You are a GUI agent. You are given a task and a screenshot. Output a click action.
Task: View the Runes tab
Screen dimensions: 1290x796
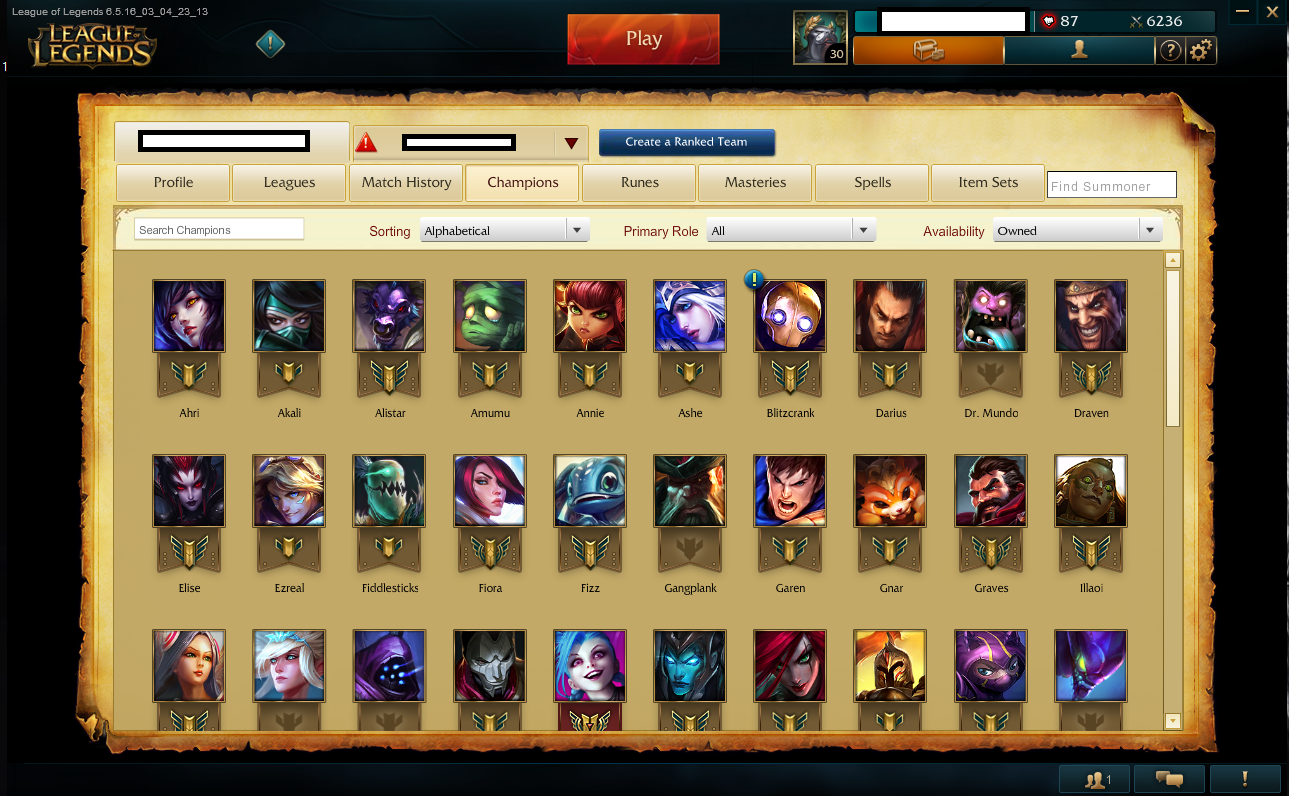639,183
